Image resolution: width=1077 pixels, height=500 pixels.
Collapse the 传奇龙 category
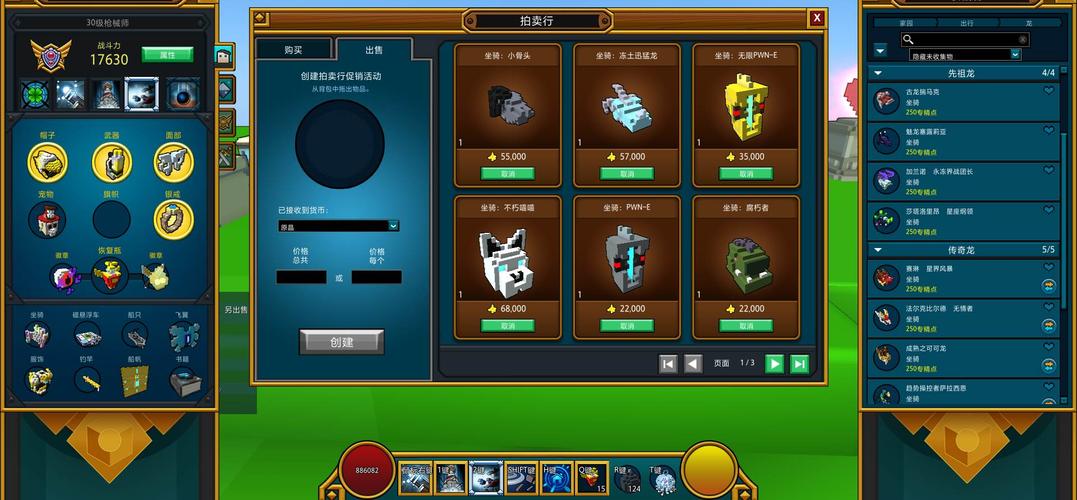click(876, 249)
